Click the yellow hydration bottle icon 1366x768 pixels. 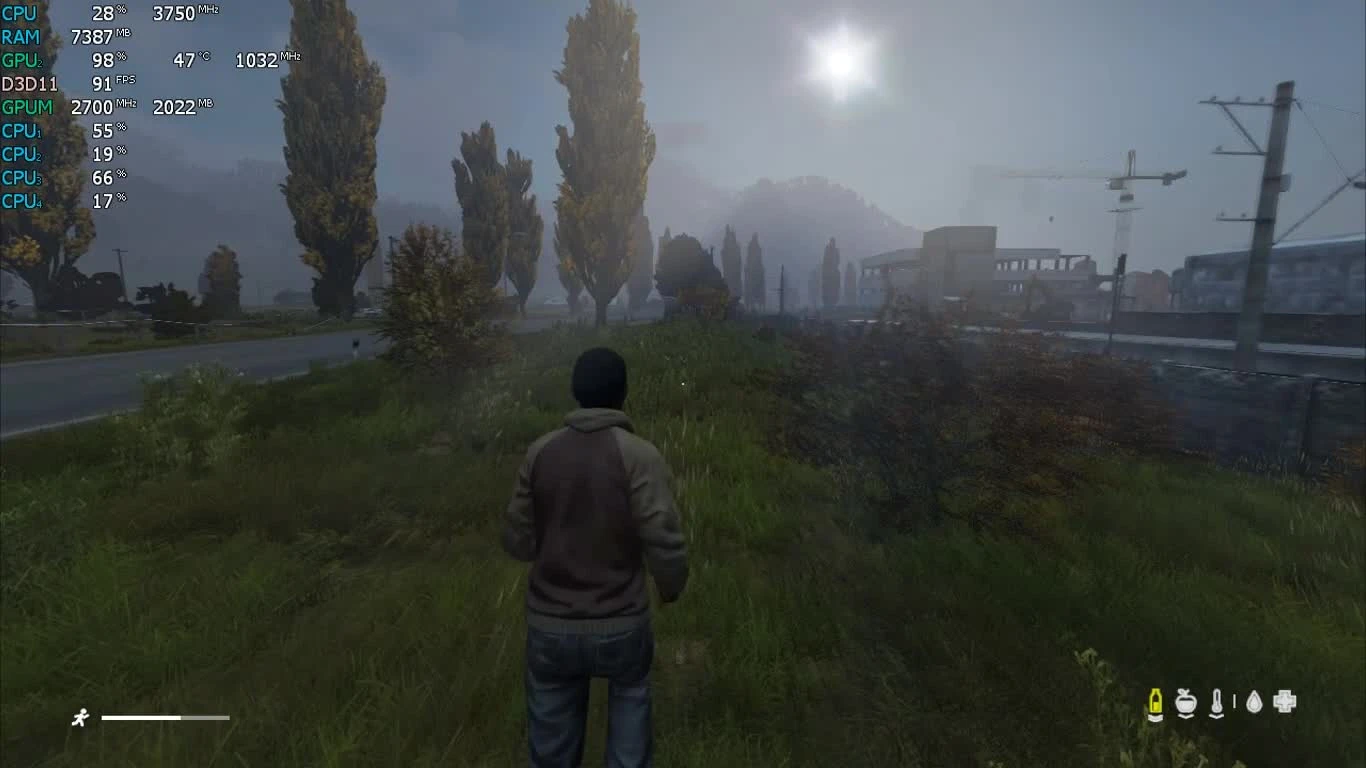coord(1155,701)
